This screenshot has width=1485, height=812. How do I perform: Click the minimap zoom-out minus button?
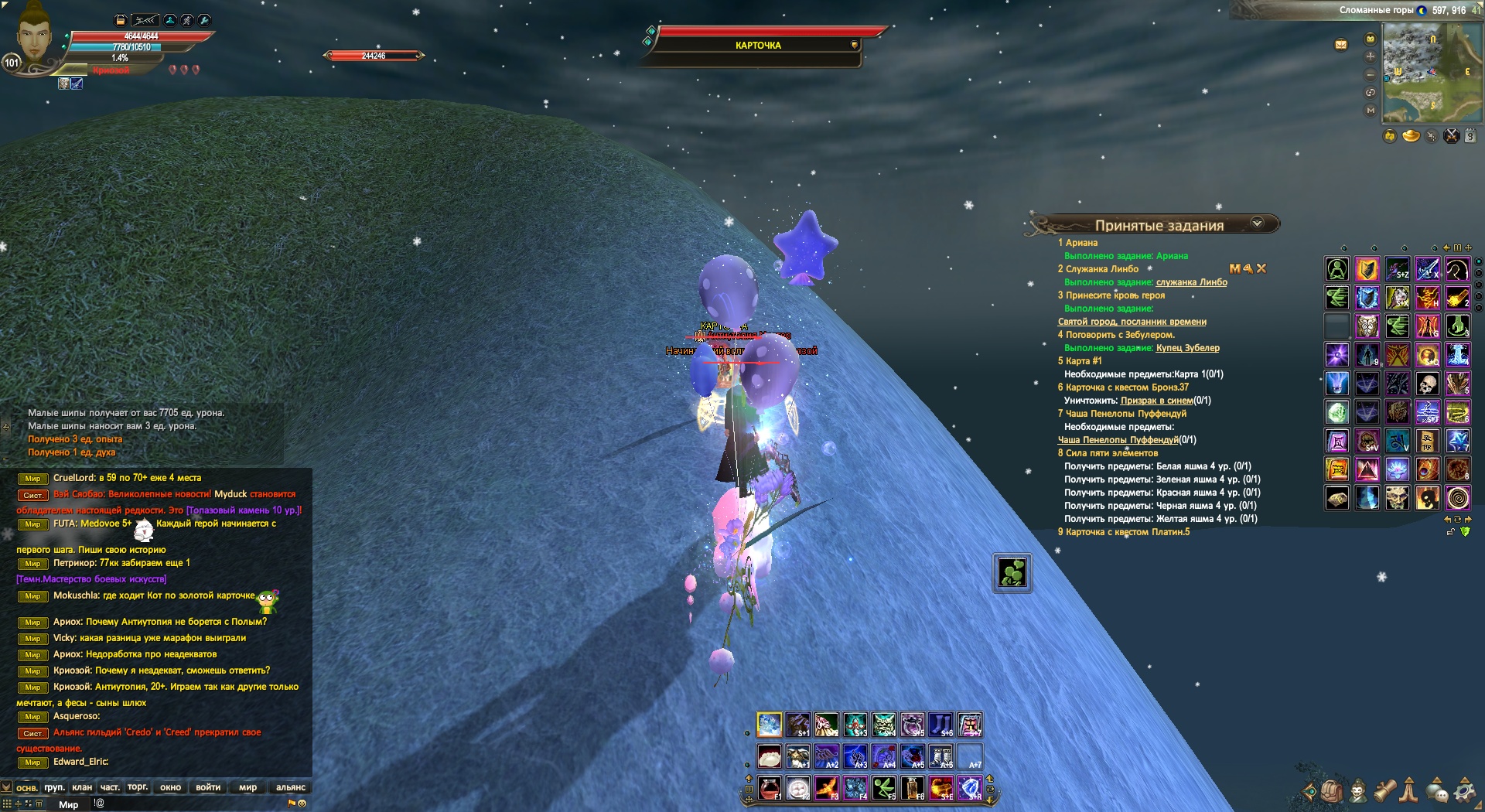pyautogui.click(x=1371, y=75)
